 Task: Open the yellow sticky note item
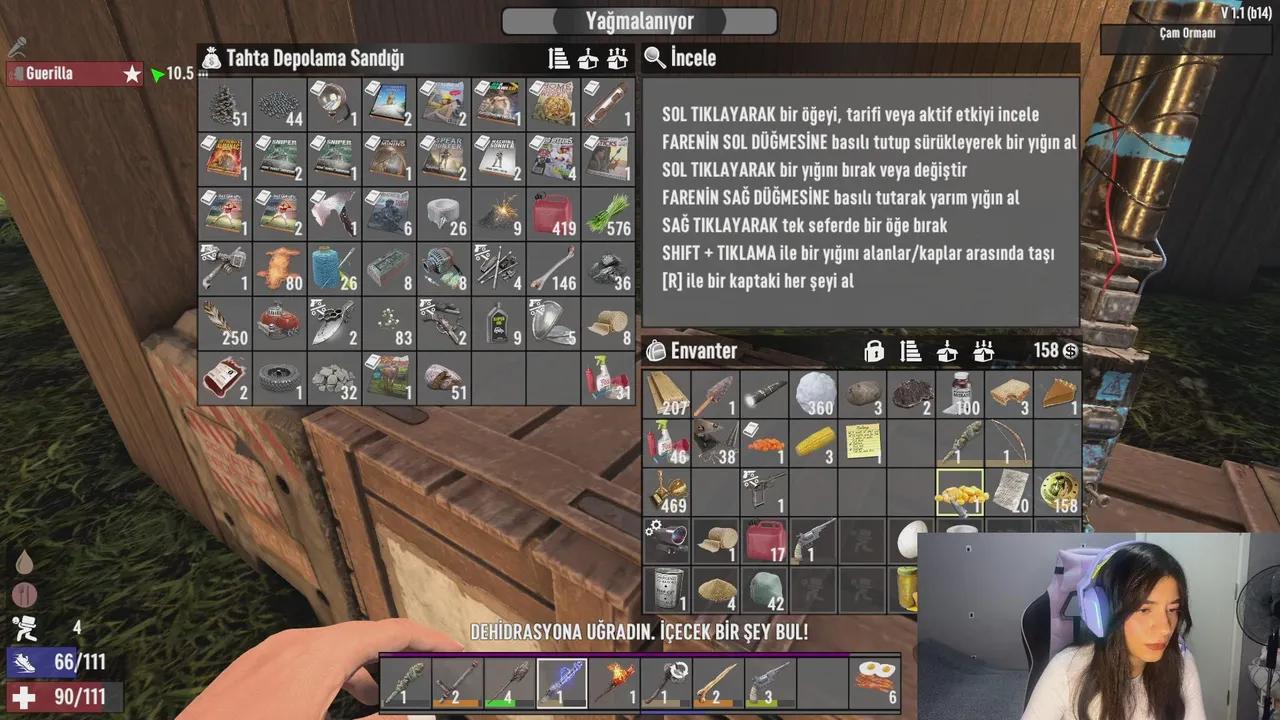click(862, 442)
